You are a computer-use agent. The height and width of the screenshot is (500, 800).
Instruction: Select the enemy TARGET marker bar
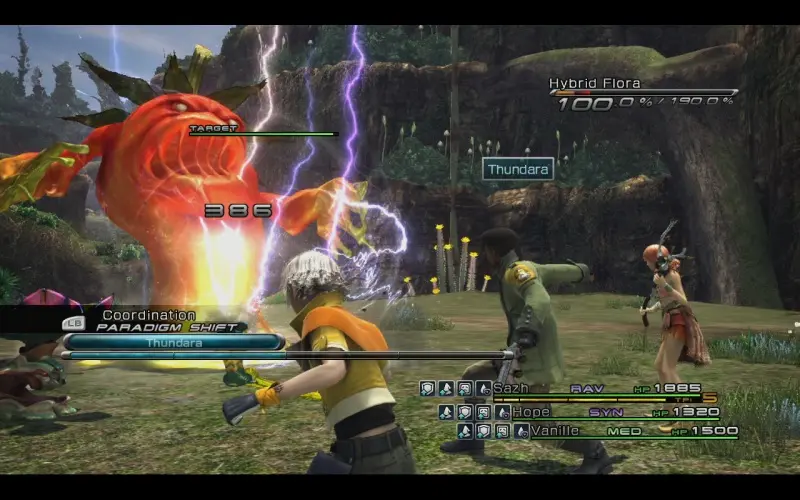coord(263,131)
